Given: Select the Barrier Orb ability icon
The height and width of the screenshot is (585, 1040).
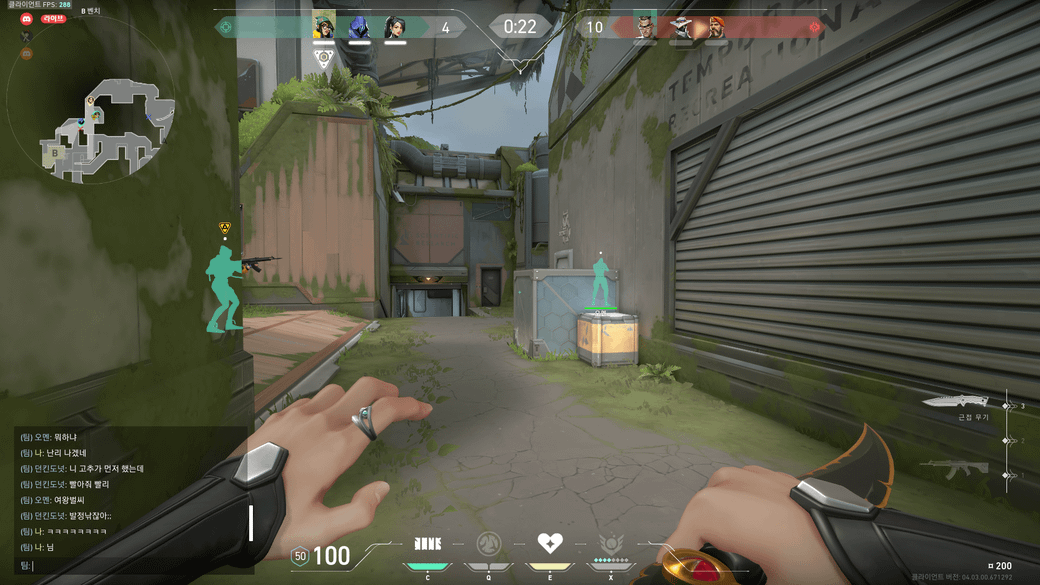Looking at the screenshot, I should tap(427, 545).
